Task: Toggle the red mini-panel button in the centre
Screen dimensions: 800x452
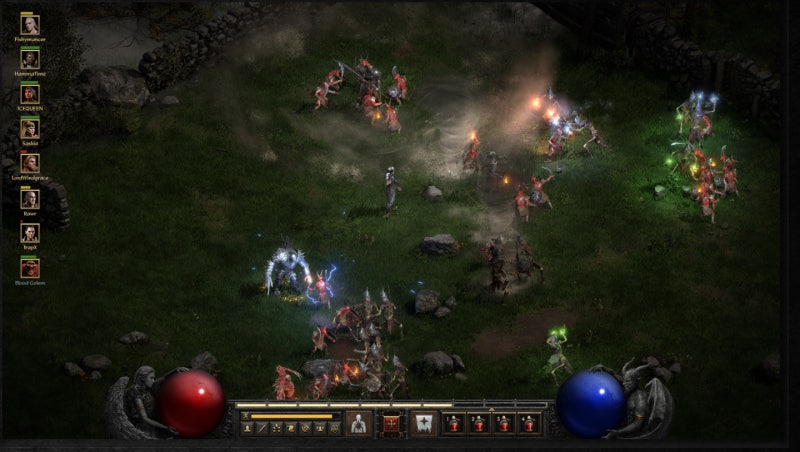Action: click(390, 423)
